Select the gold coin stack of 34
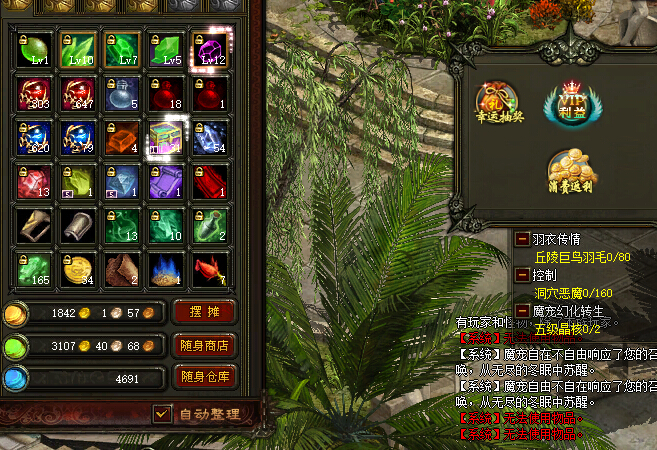Viewport: 657px width, 450px height. [x=78, y=268]
